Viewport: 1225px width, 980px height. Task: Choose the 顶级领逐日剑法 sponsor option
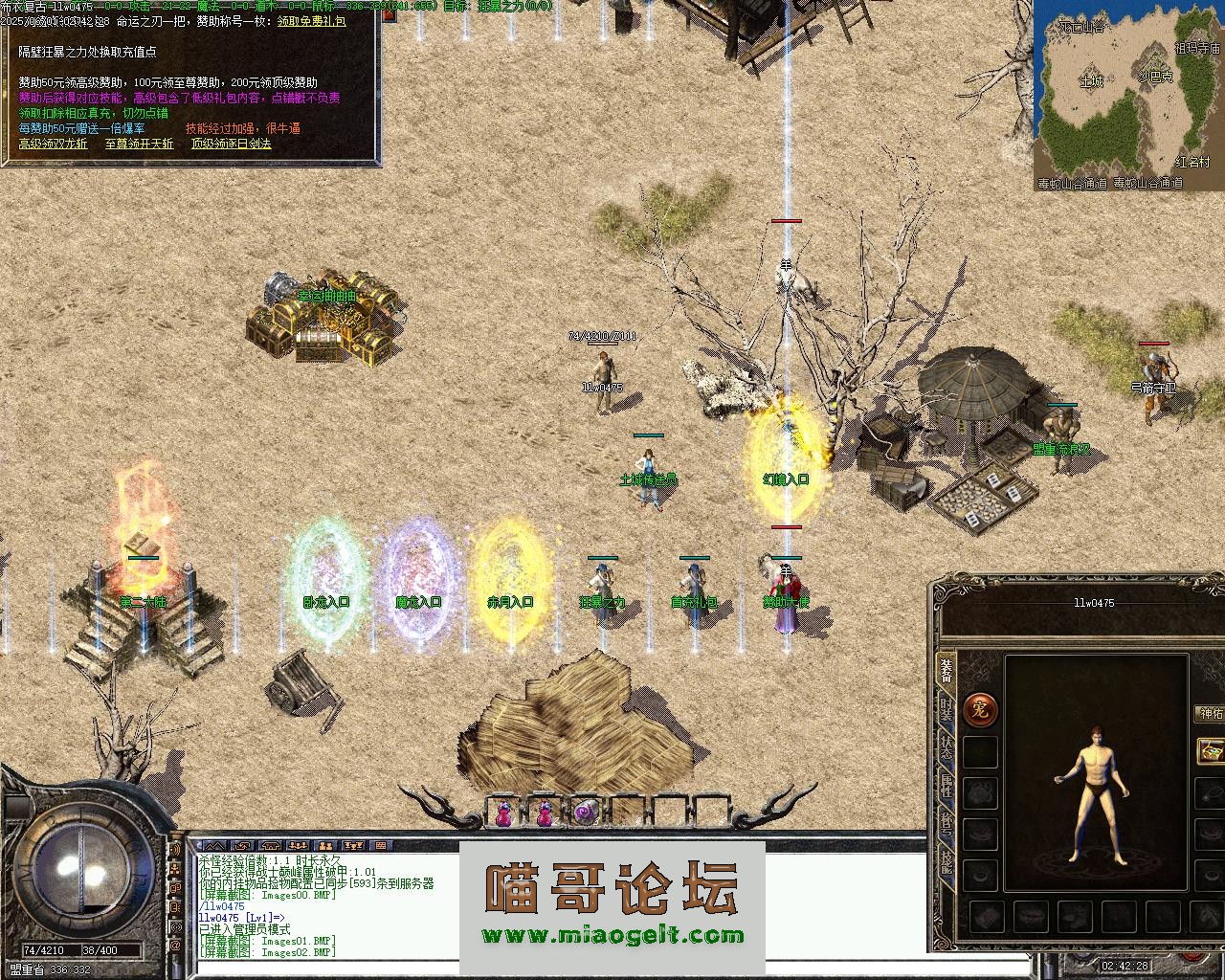(x=231, y=144)
